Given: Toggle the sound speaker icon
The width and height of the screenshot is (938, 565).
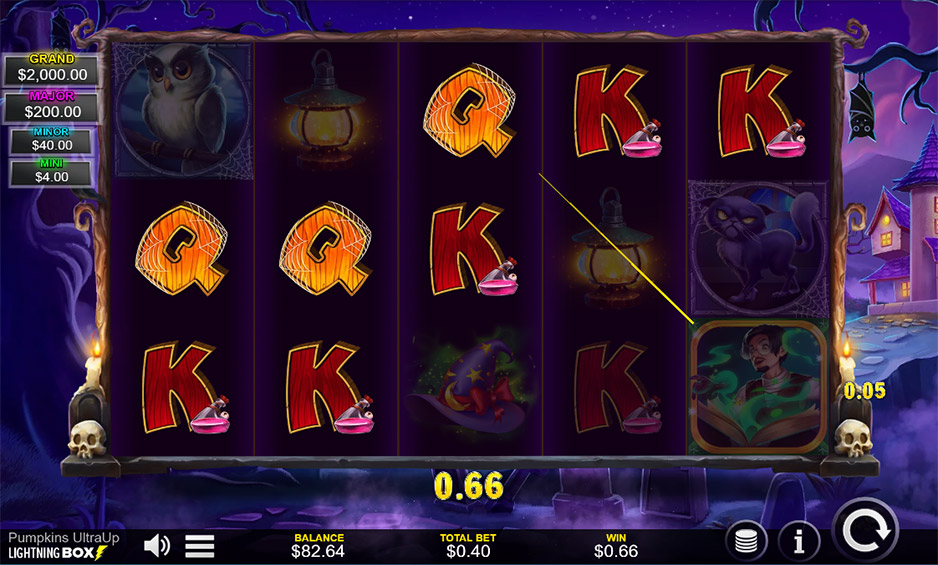Looking at the screenshot, I should pyautogui.click(x=156, y=545).
